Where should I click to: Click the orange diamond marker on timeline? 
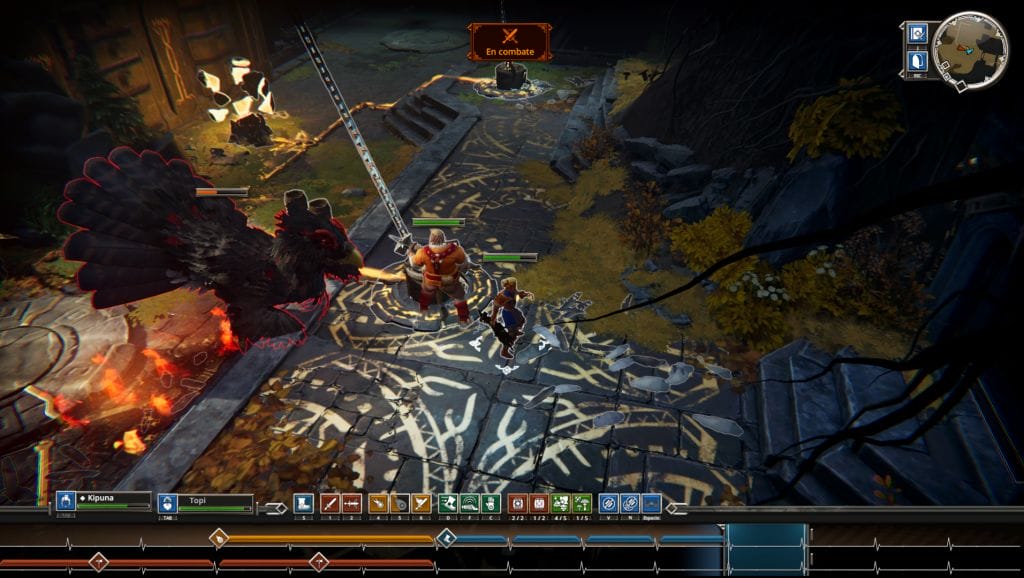click(x=219, y=538)
